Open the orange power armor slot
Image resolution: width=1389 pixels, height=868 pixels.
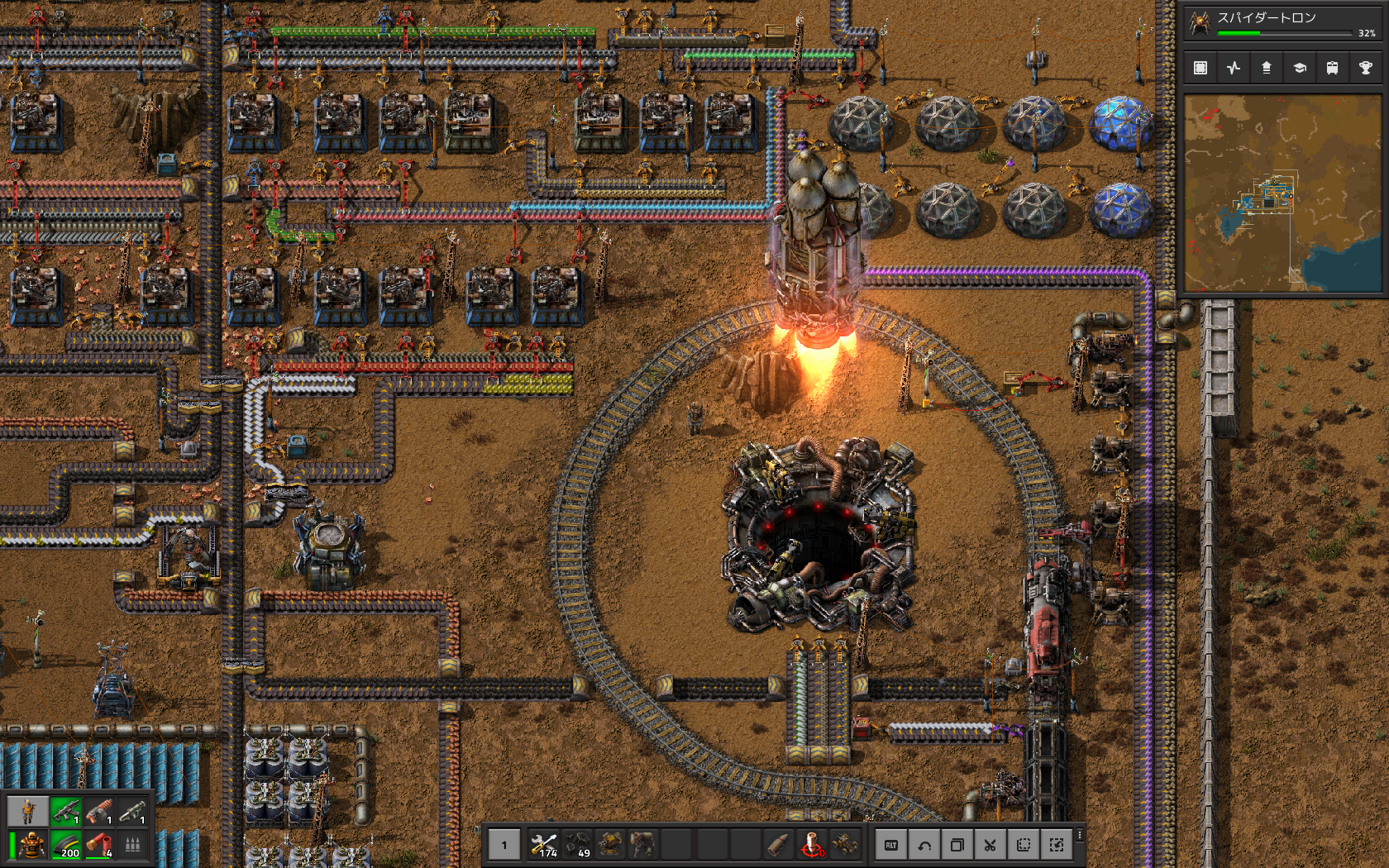(31, 845)
